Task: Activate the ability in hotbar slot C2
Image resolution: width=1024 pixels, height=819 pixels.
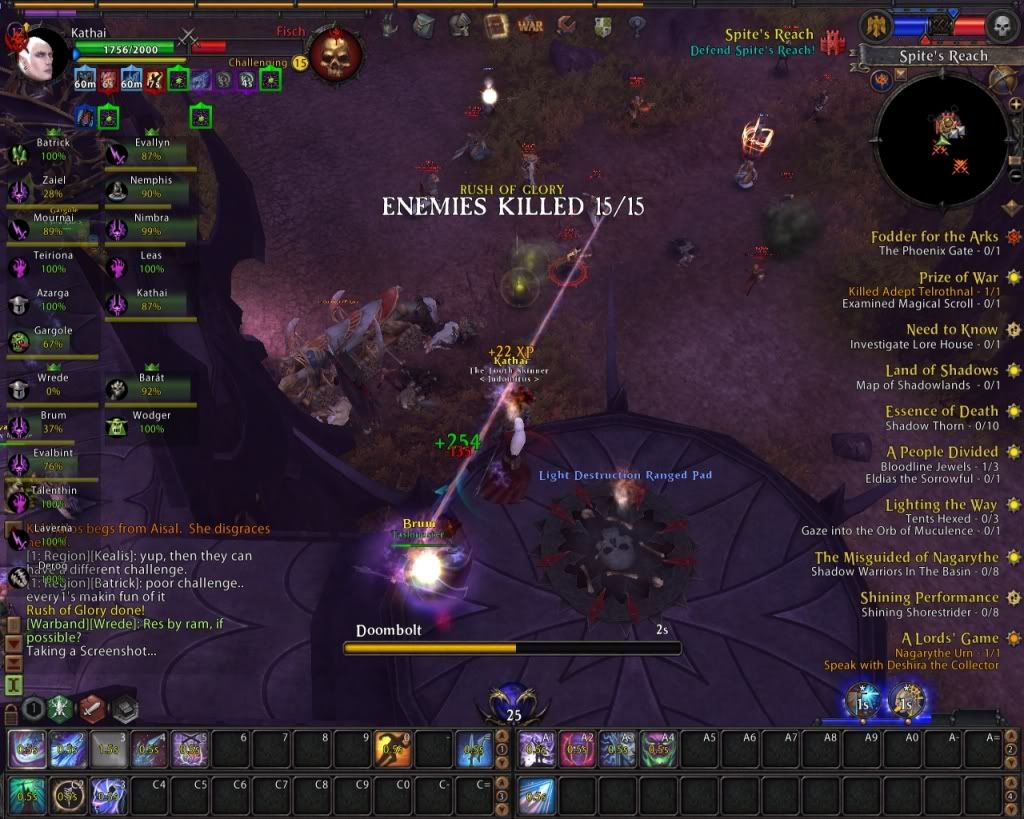Action: (68, 795)
